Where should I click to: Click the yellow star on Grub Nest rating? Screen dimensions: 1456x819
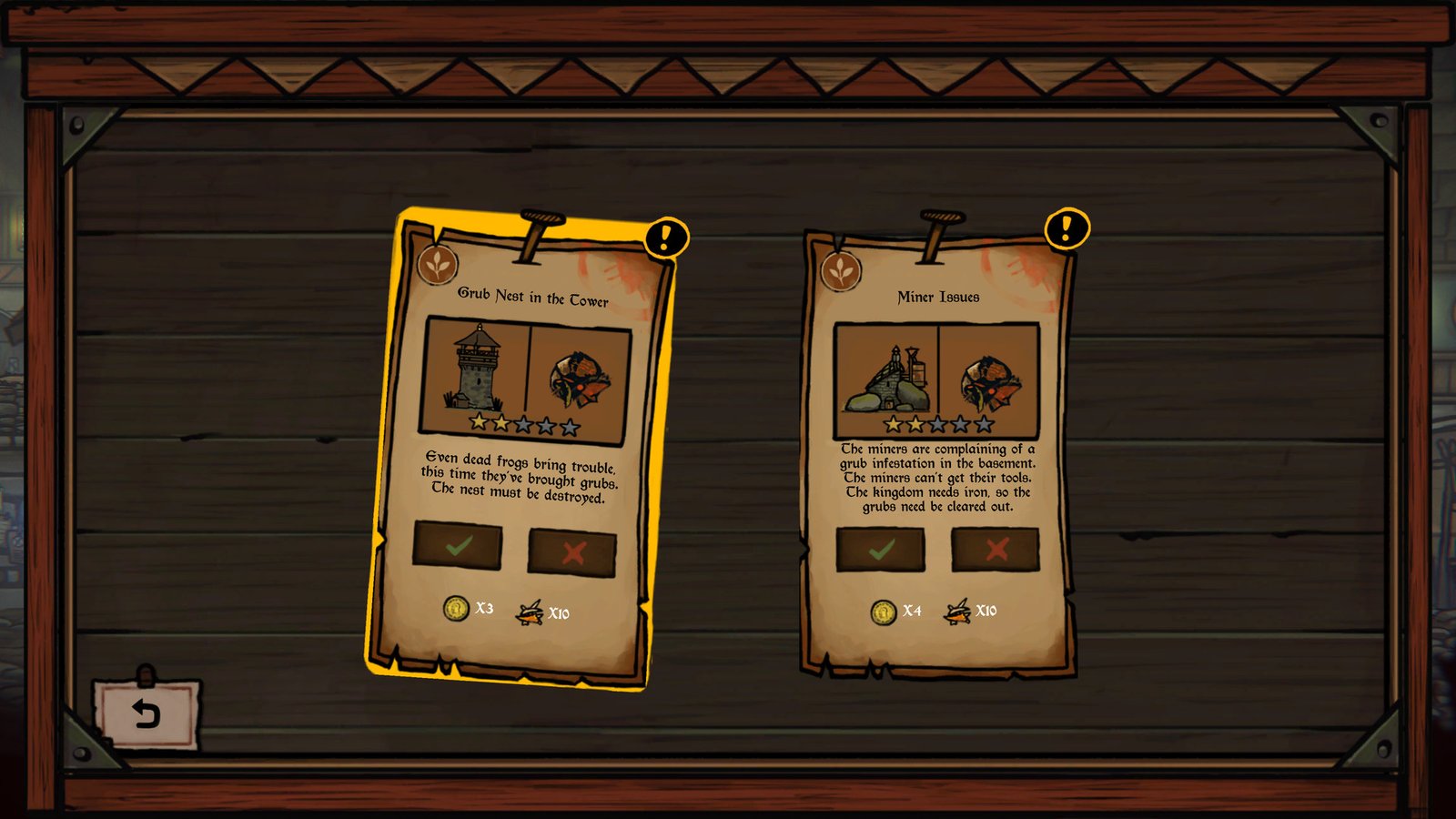click(x=479, y=423)
